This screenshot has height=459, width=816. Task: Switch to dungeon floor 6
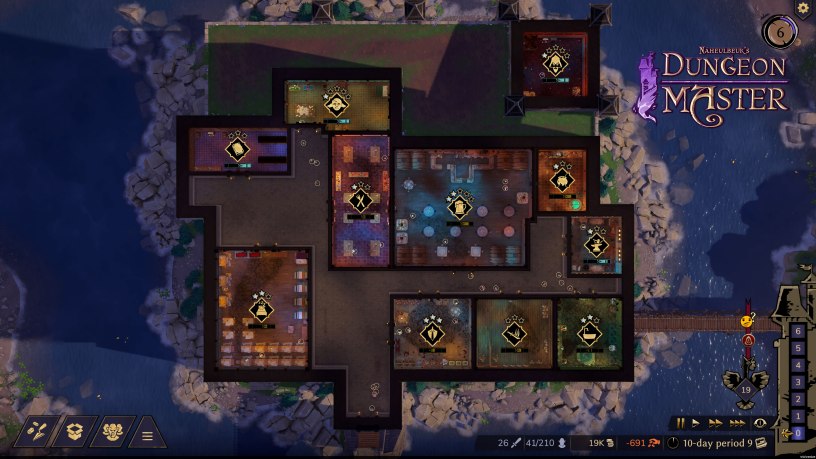[x=797, y=331]
